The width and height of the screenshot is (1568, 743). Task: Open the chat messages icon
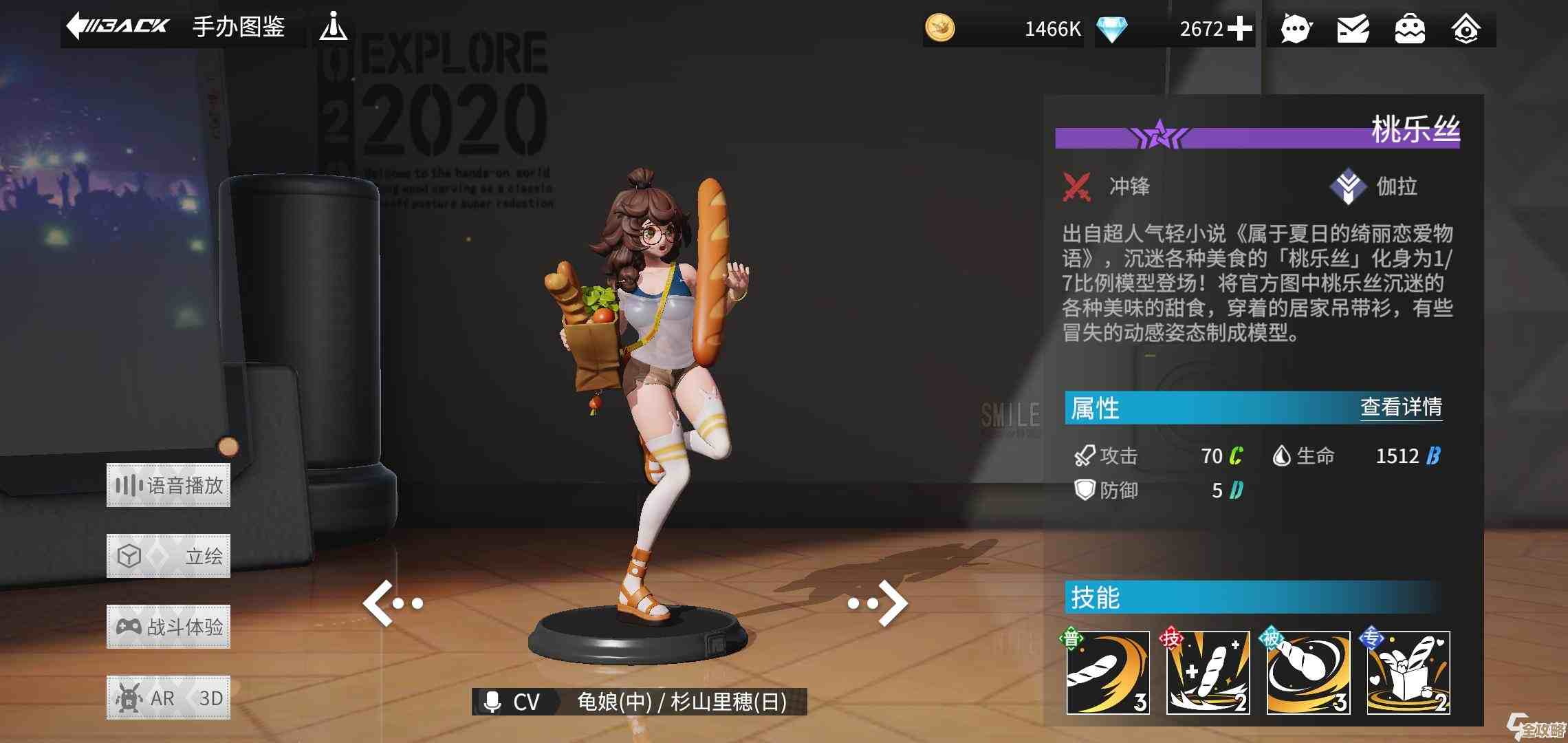pyautogui.click(x=1296, y=29)
